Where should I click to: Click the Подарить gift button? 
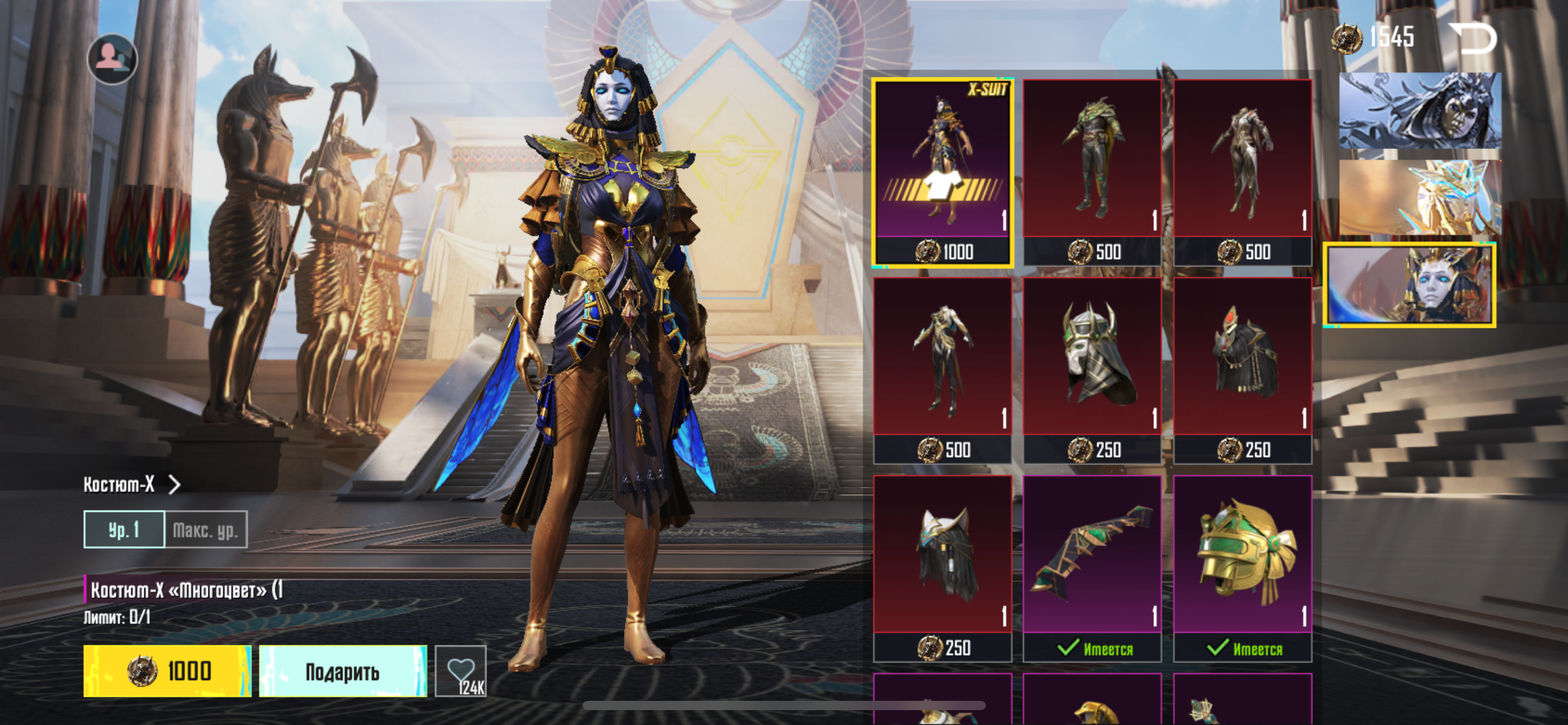342,671
